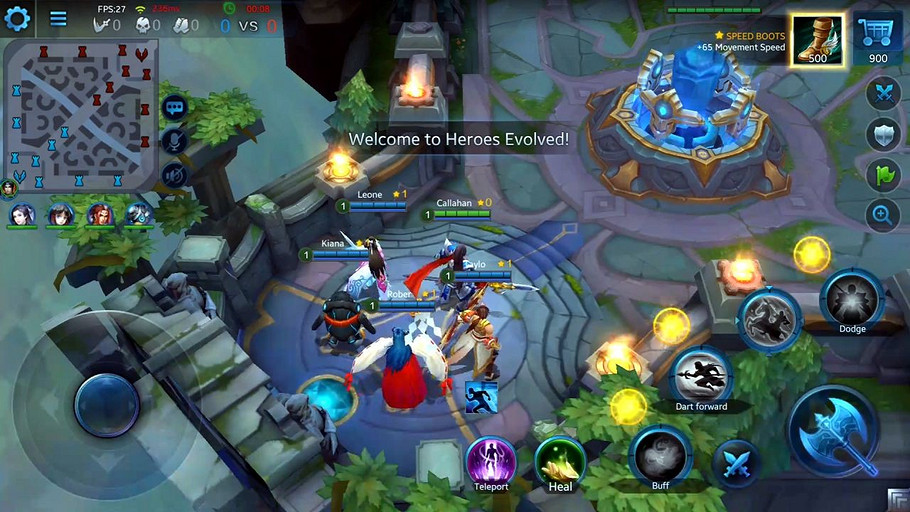
Task: Activate the Dodge skill
Action: (851, 301)
